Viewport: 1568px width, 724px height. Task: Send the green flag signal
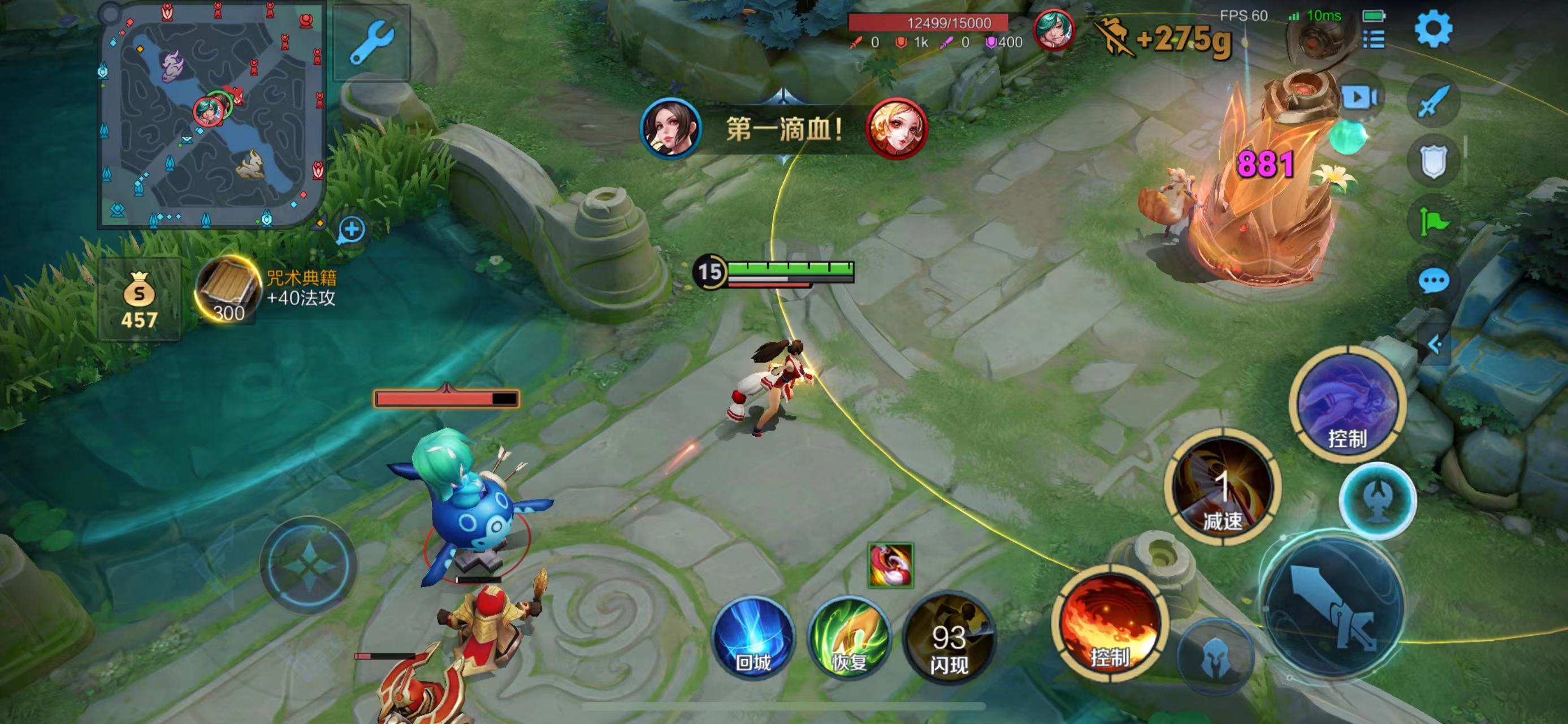1433,221
